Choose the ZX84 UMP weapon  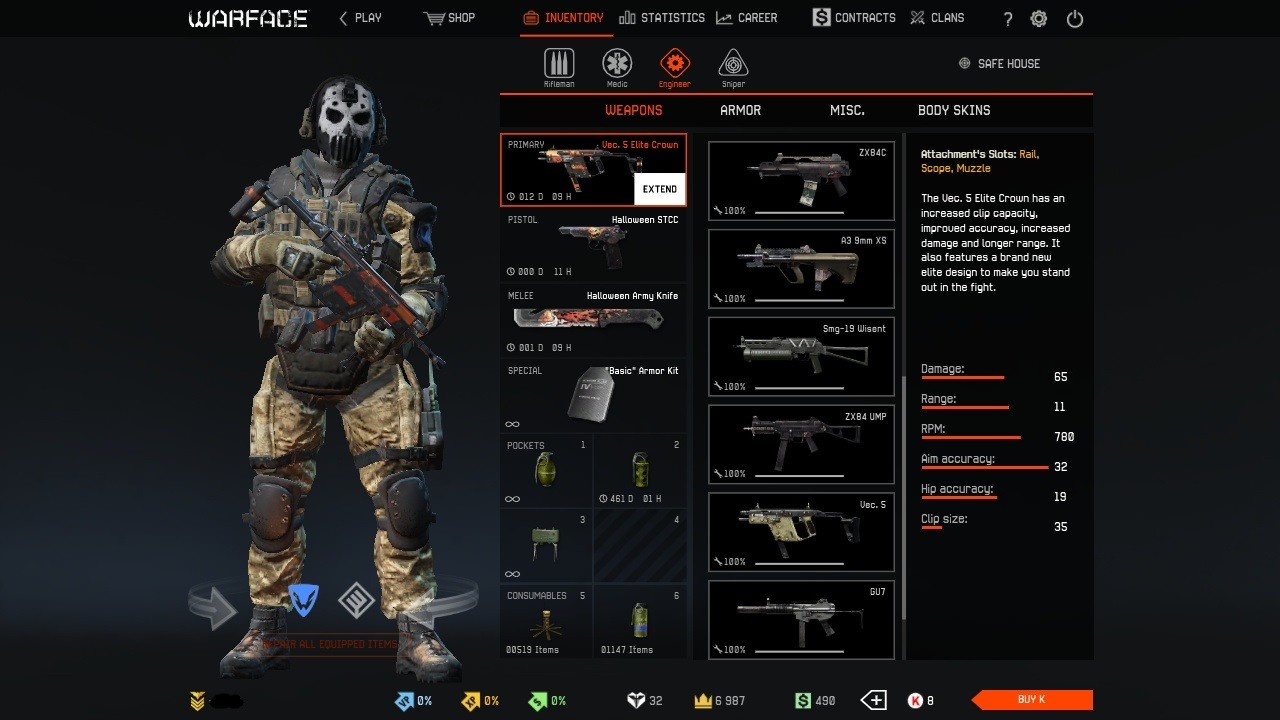pos(801,445)
